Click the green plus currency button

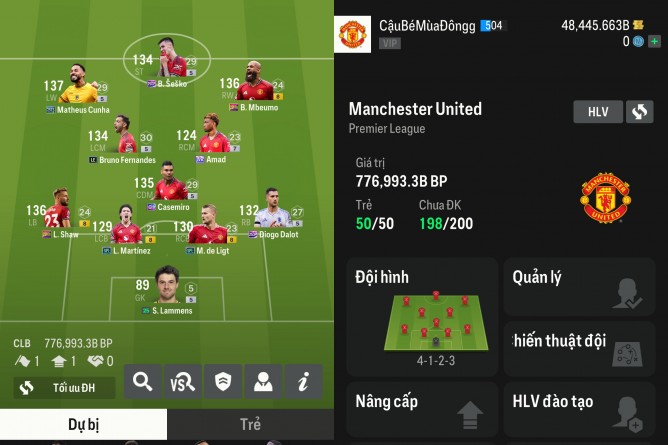[655, 42]
